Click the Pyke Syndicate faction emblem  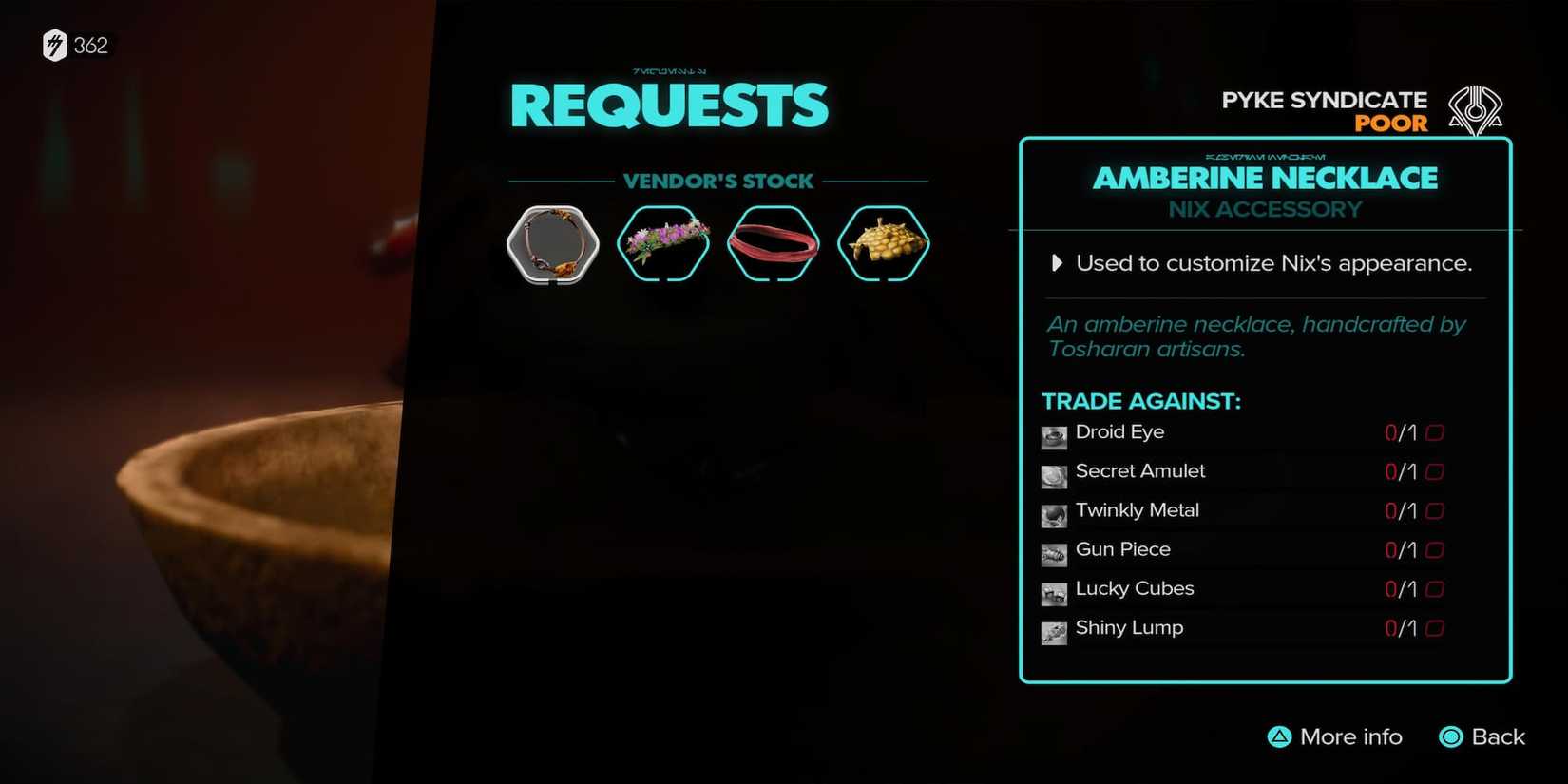point(1476,109)
